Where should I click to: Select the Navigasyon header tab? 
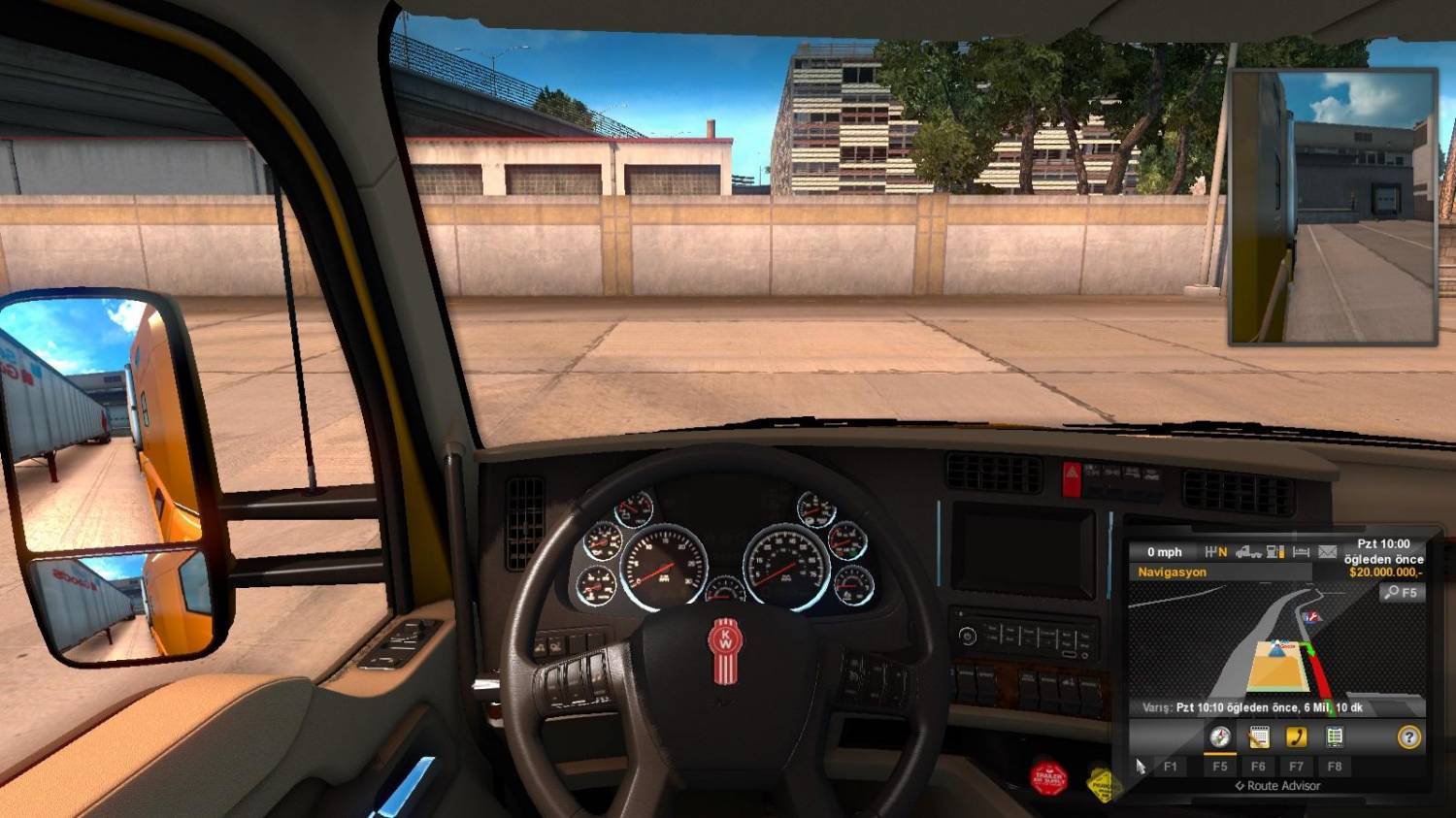(1173, 572)
